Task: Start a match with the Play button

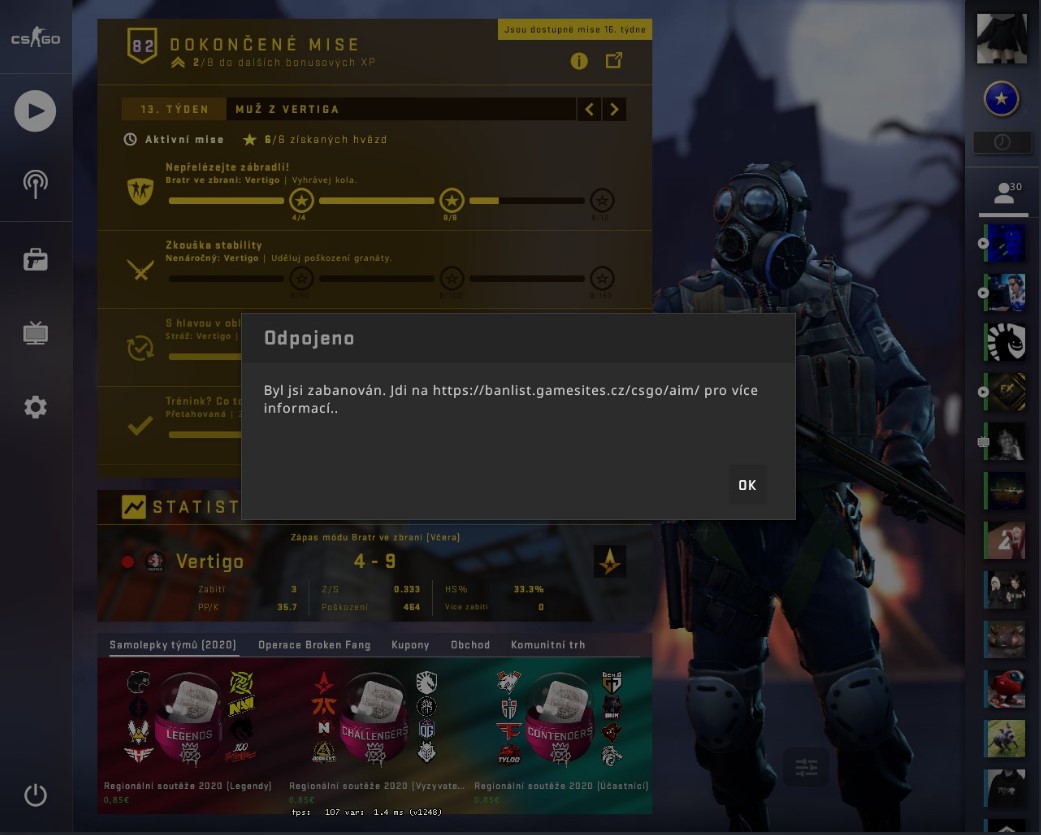Action: [x=35, y=110]
